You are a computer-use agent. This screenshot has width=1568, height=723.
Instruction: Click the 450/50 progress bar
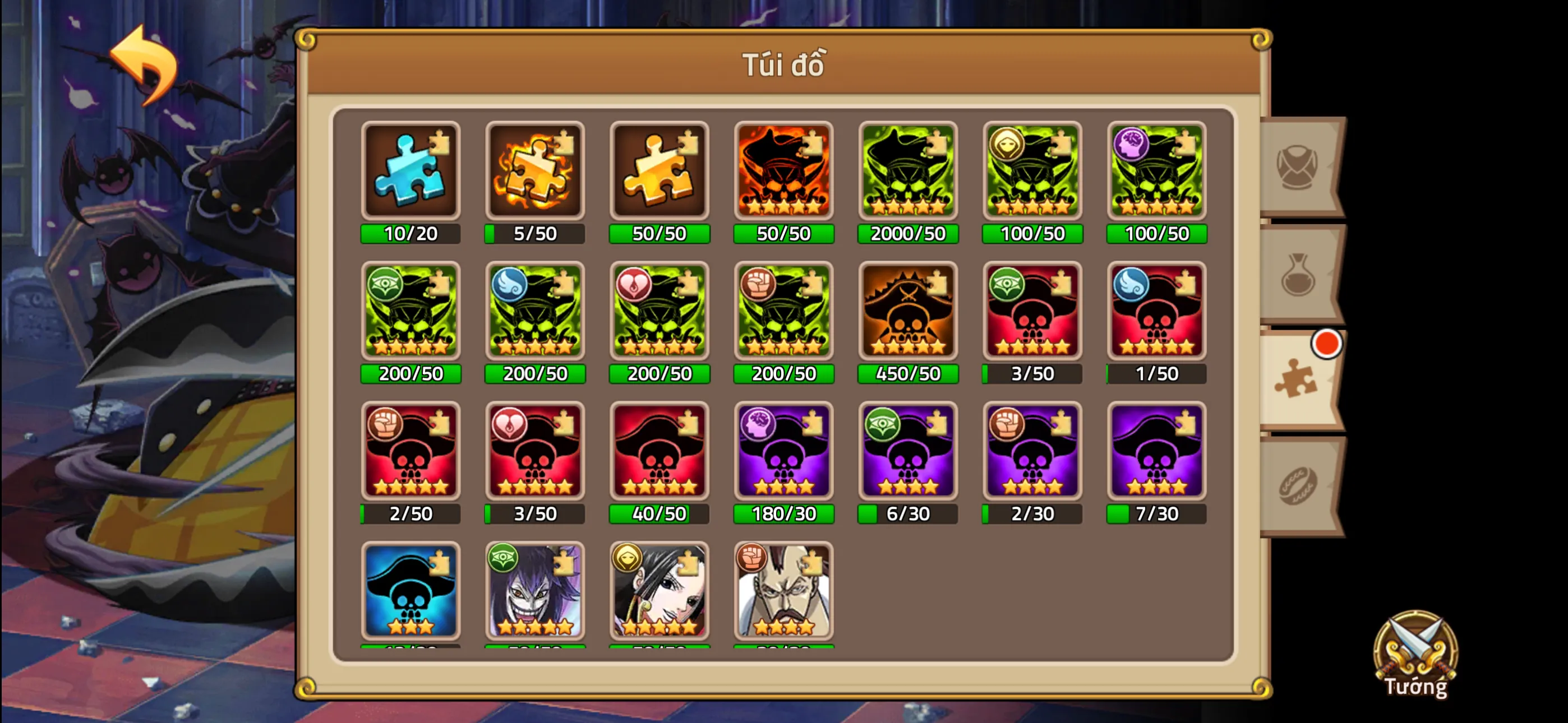click(x=907, y=374)
